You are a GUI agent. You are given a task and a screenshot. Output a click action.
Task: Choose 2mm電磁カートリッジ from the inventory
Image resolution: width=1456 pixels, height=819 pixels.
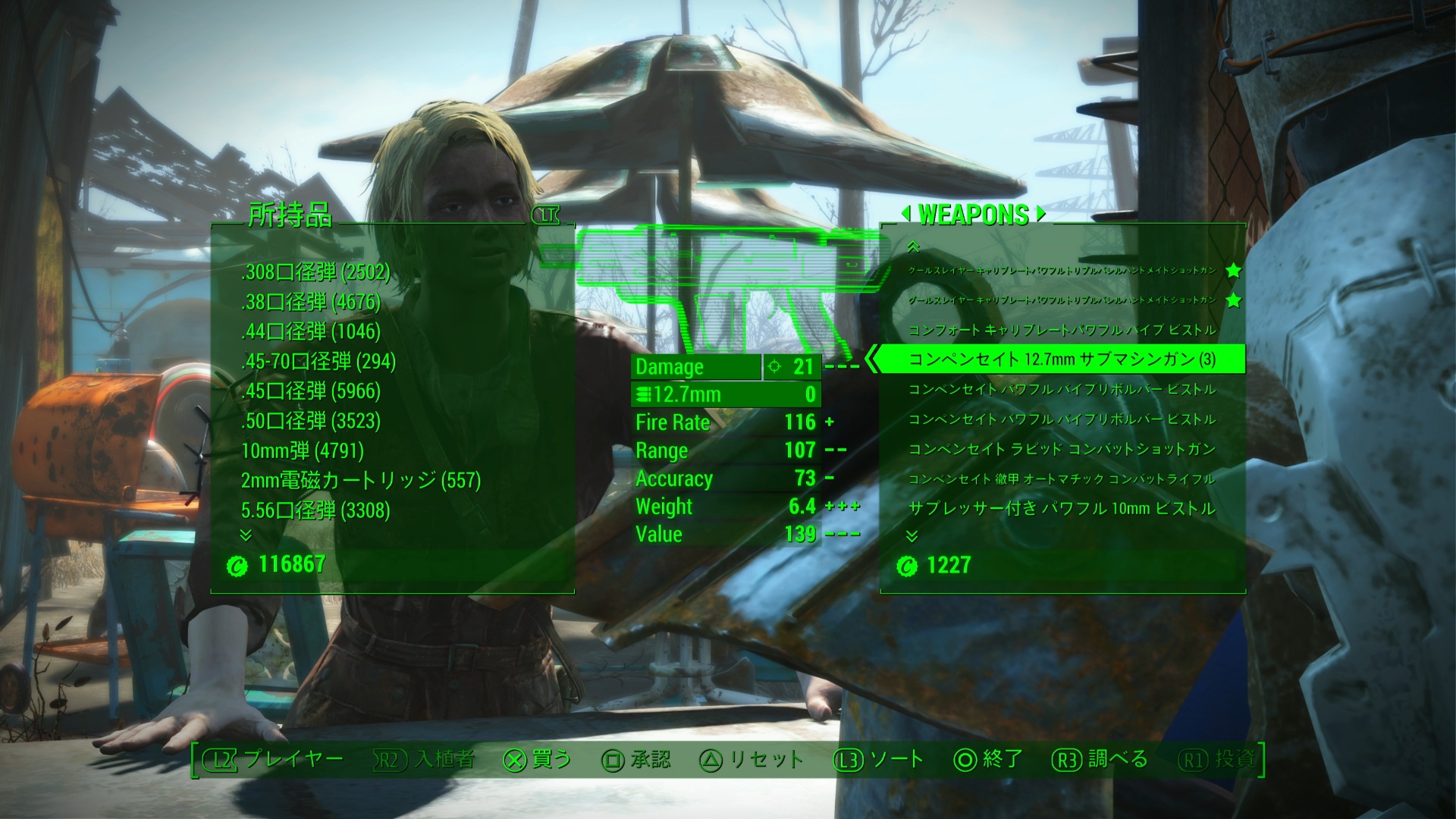[x=361, y=480]
